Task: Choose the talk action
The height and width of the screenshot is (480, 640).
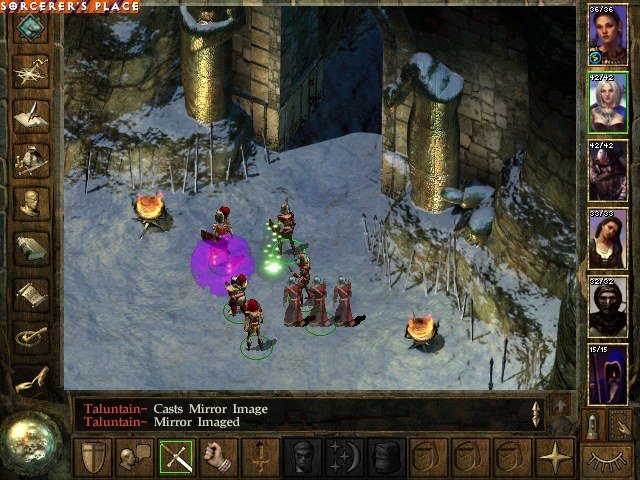Action: coord(134,457)
